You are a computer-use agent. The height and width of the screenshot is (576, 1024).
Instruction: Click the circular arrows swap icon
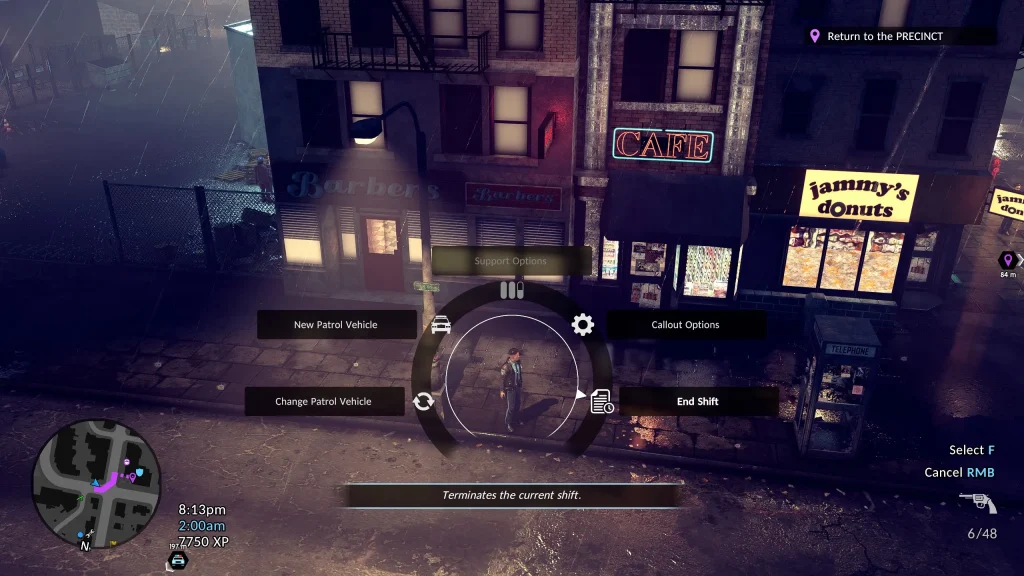click(x=423, y=401)
